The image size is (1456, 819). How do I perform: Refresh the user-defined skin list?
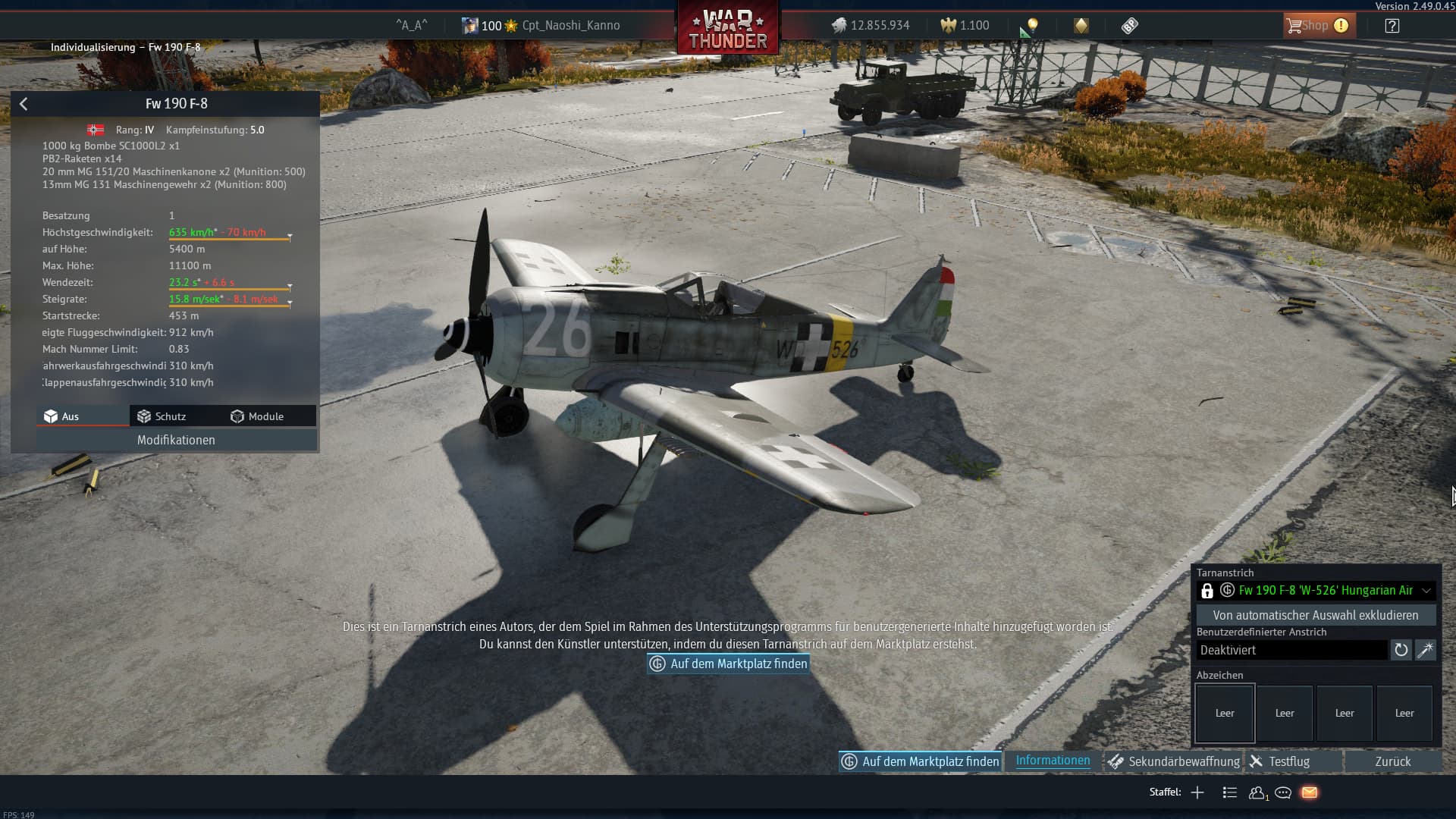click(1401, 650)
